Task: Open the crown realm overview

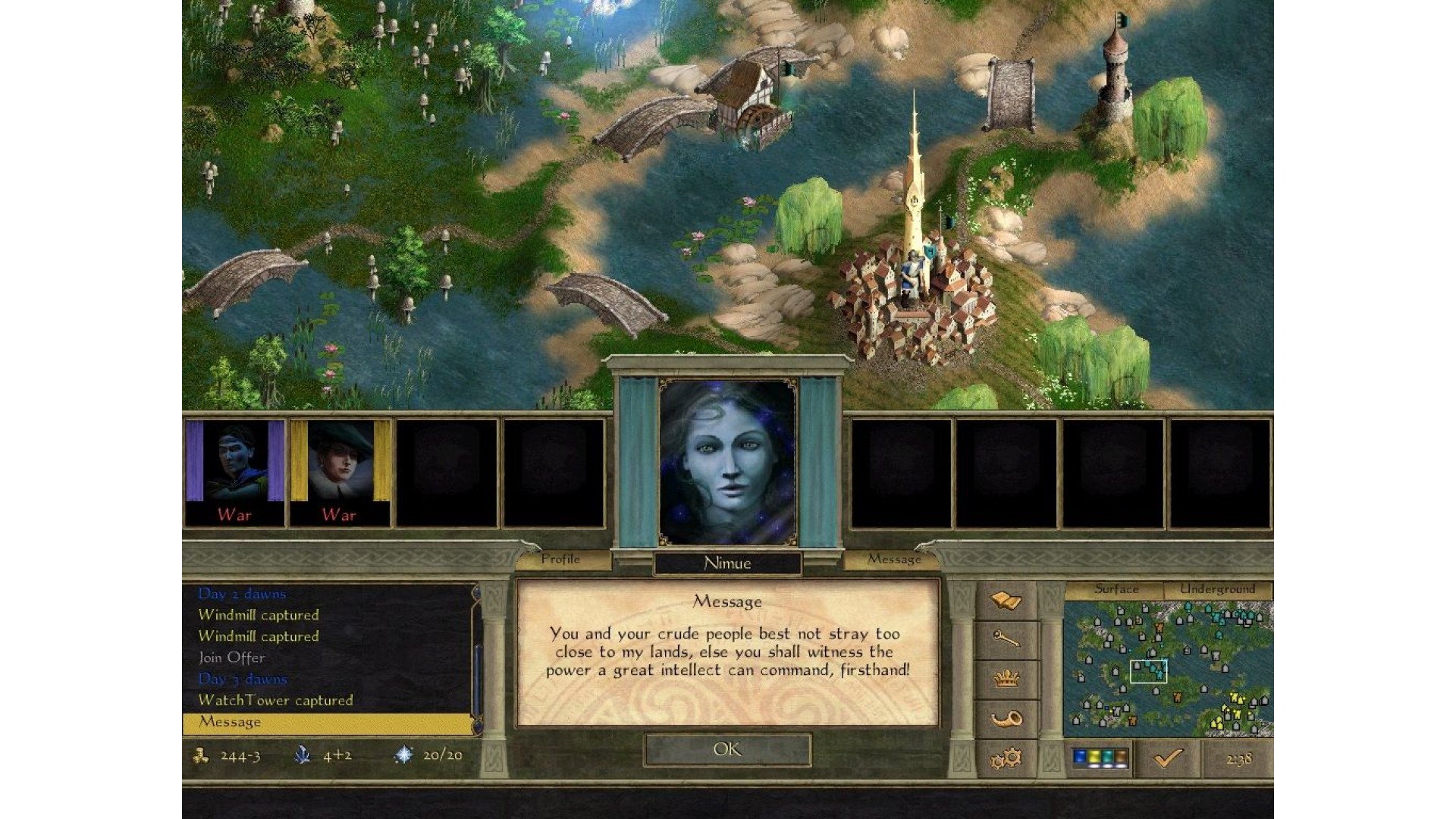Action: 1006,679
